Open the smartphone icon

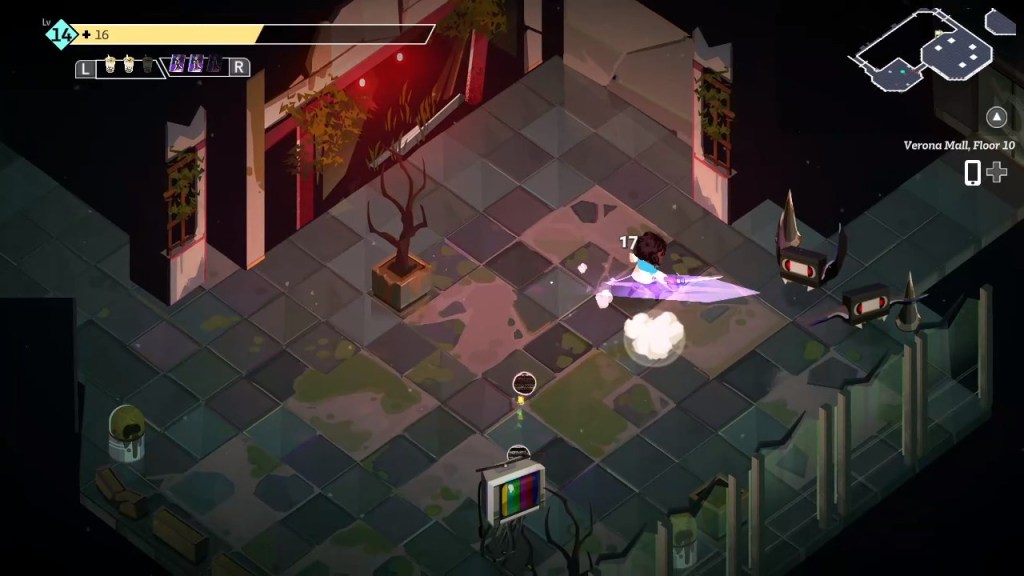(971, 172)
